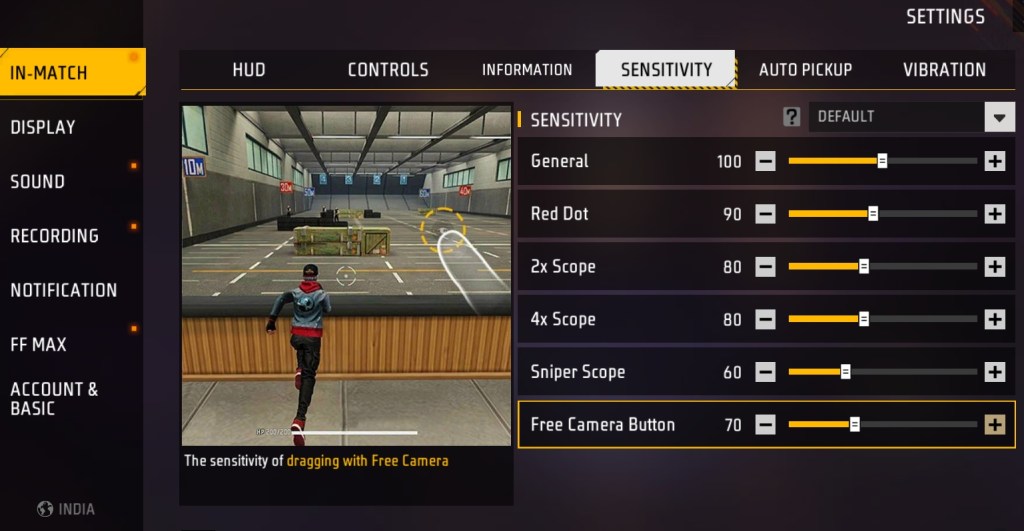
Task: Decrease Red Dot sensitivity with minus button
Action: point(765,214)
